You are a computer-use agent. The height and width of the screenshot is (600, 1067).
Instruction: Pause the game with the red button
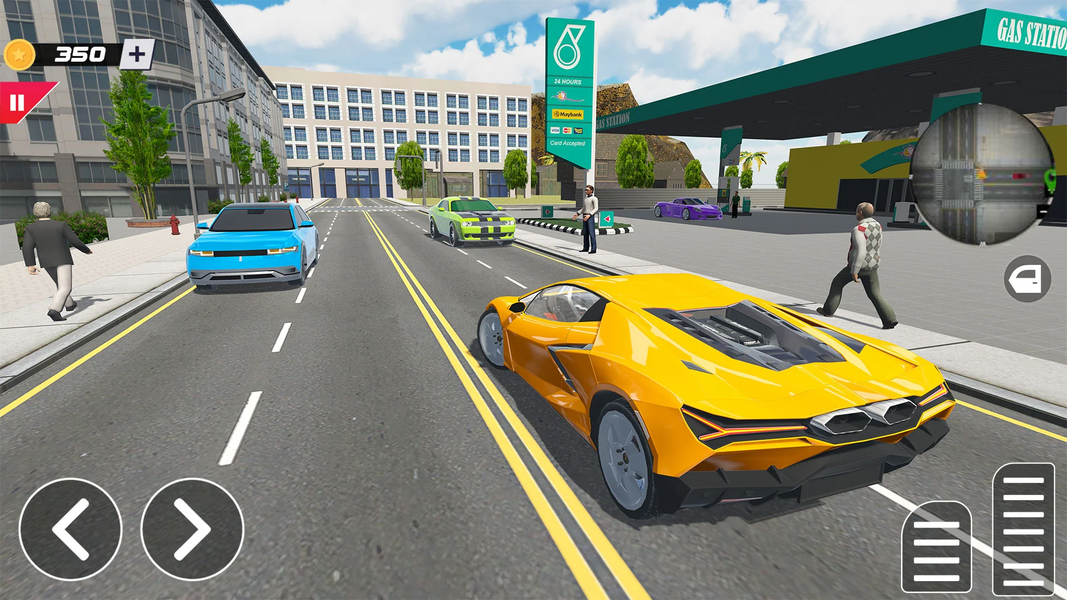click(18, 102)
